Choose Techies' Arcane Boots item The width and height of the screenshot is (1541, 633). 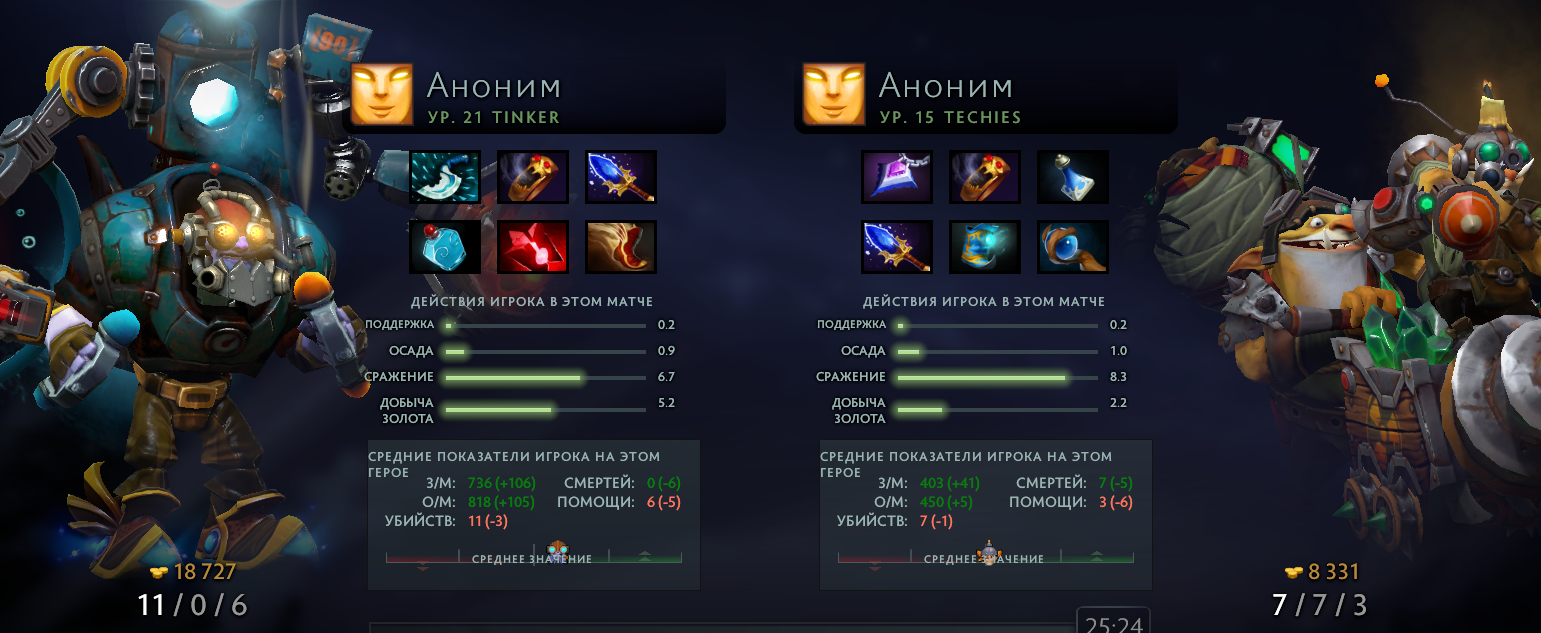point(985,247)
